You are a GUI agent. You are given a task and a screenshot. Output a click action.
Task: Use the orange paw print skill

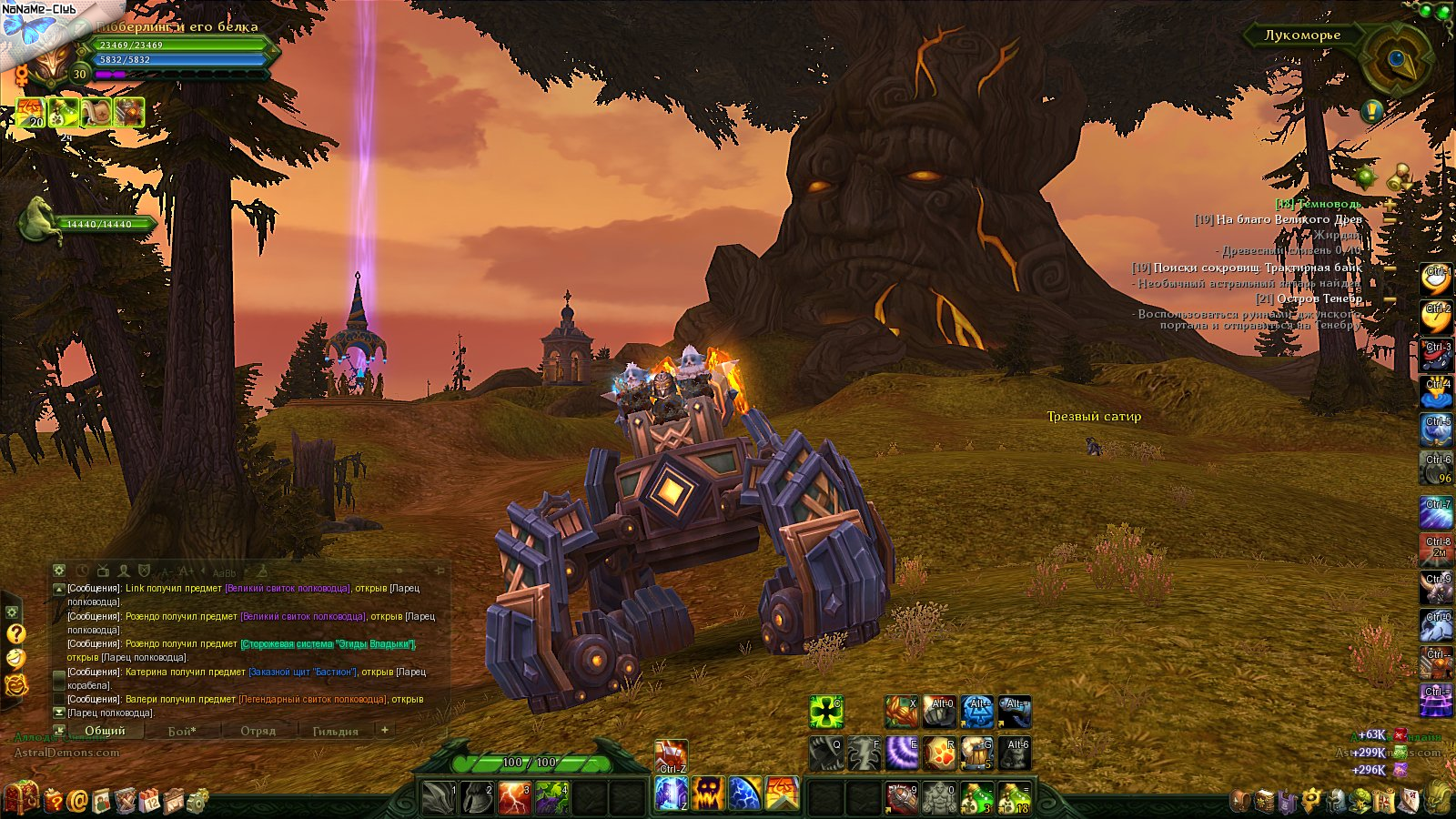(939, 753)
